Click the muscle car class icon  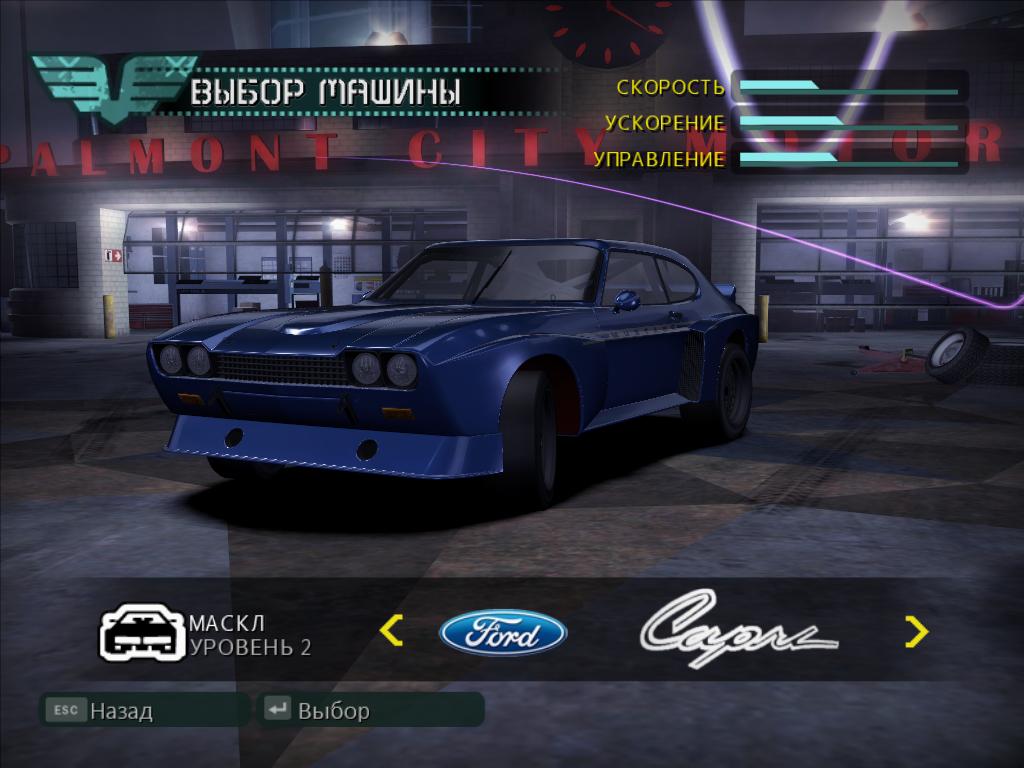tap(141, 633)
